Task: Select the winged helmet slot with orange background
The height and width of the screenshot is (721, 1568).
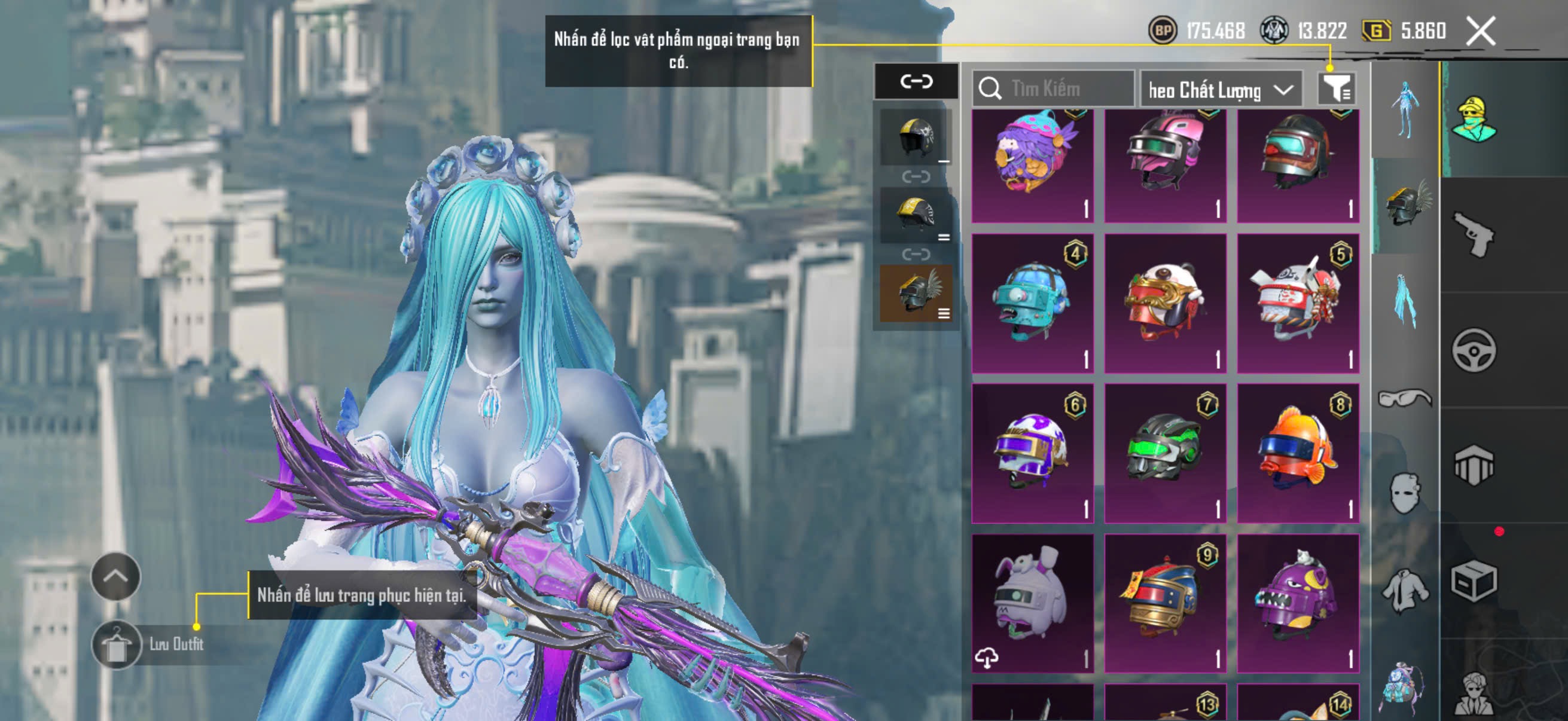Action: click(916, 294)
